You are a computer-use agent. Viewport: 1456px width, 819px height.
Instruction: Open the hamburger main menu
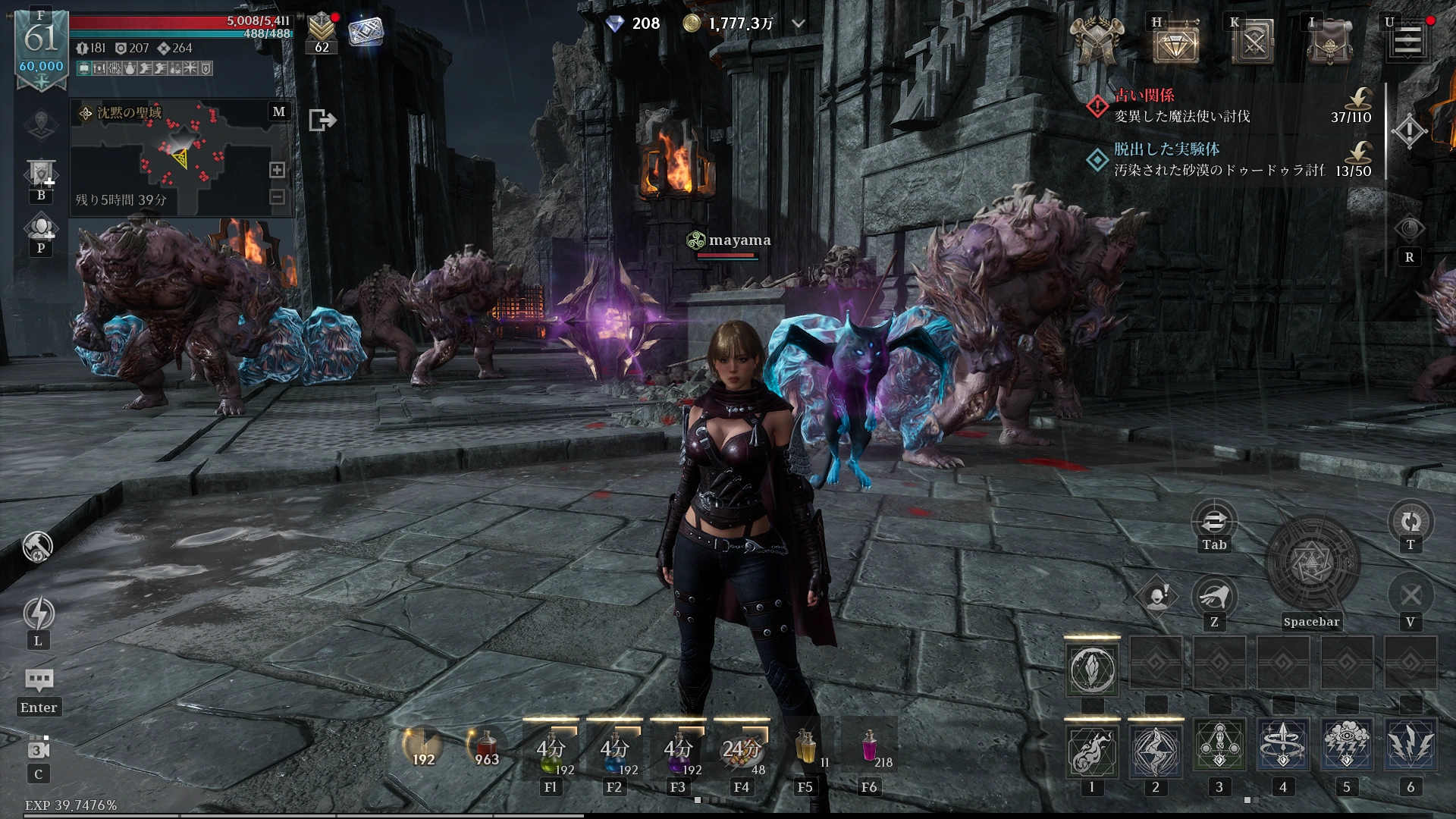tap(1407, 41)
